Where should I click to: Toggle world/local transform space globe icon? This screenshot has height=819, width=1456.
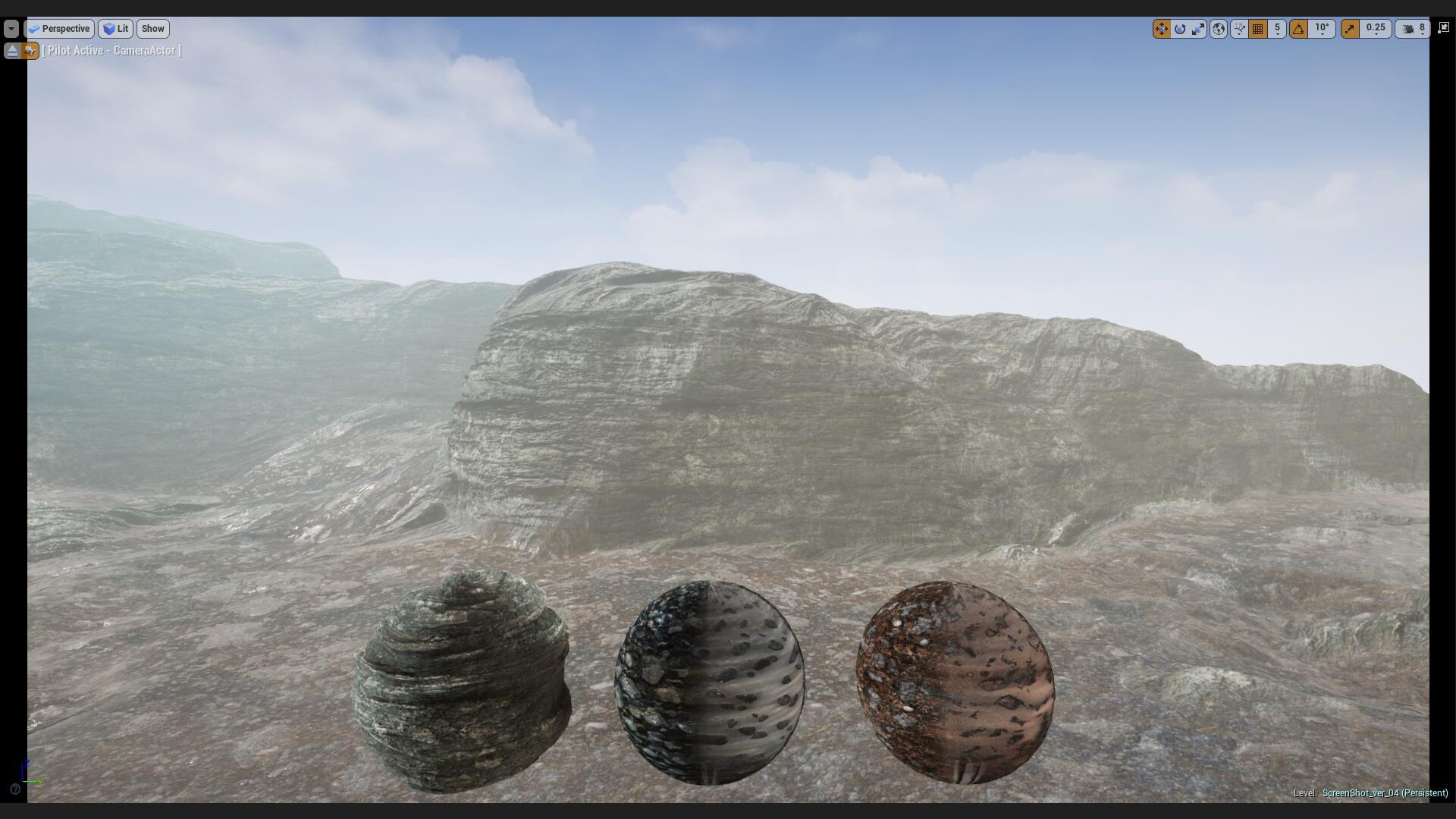click(1219, 29)
